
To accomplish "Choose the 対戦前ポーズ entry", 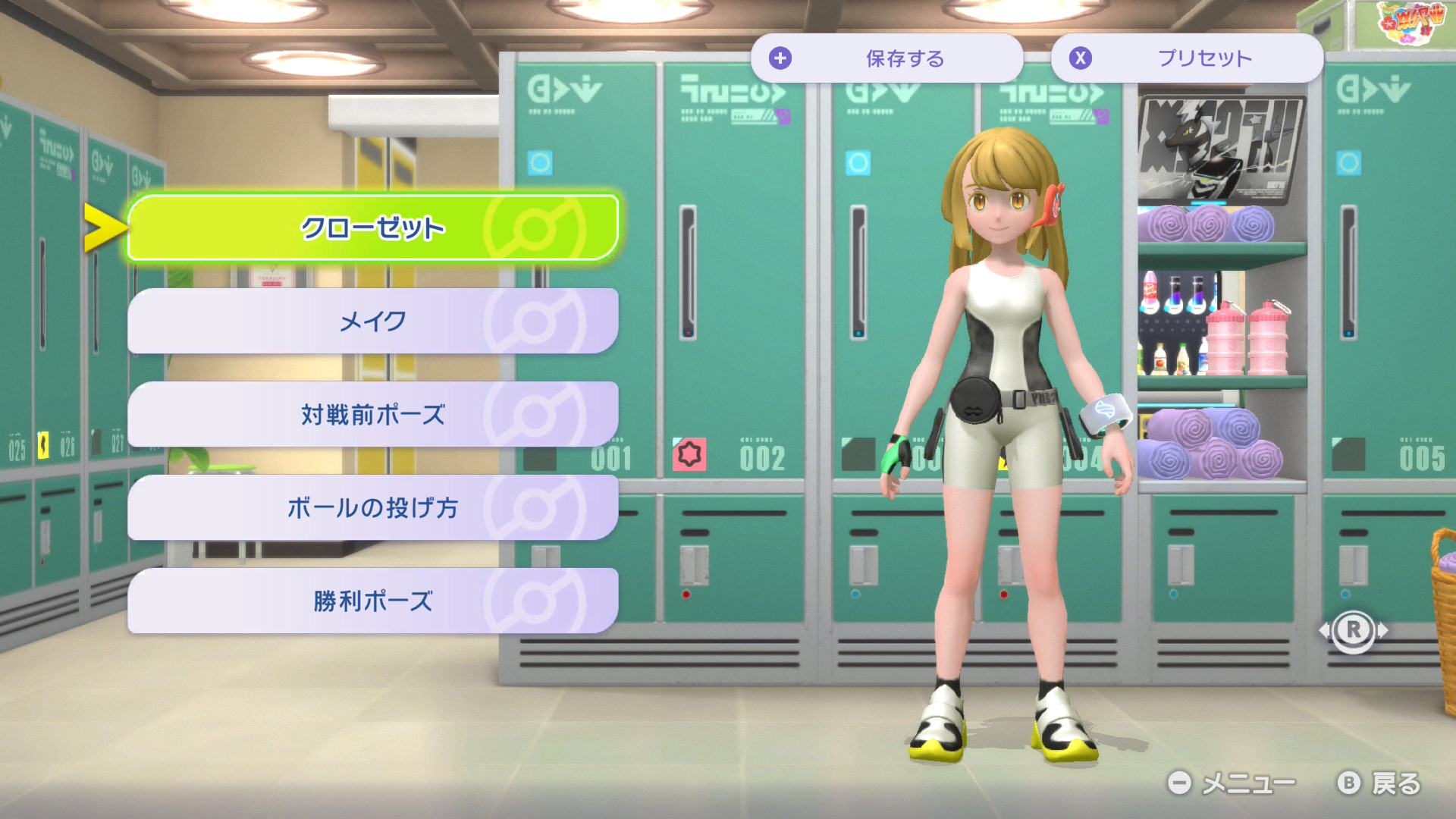I will pyautogui.click(x=372, y=414).
